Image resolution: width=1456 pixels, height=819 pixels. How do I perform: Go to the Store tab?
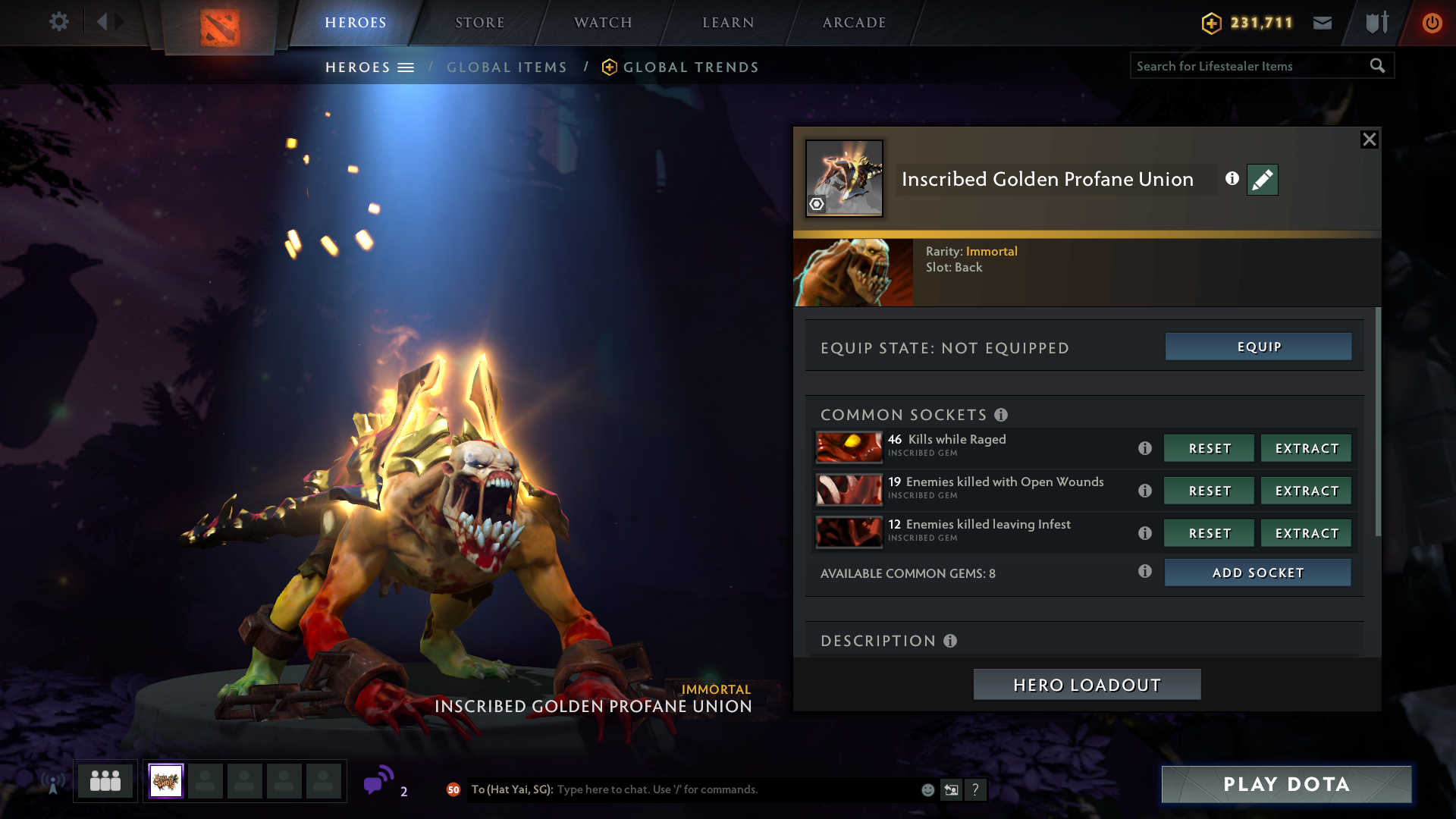coord(479,23)
